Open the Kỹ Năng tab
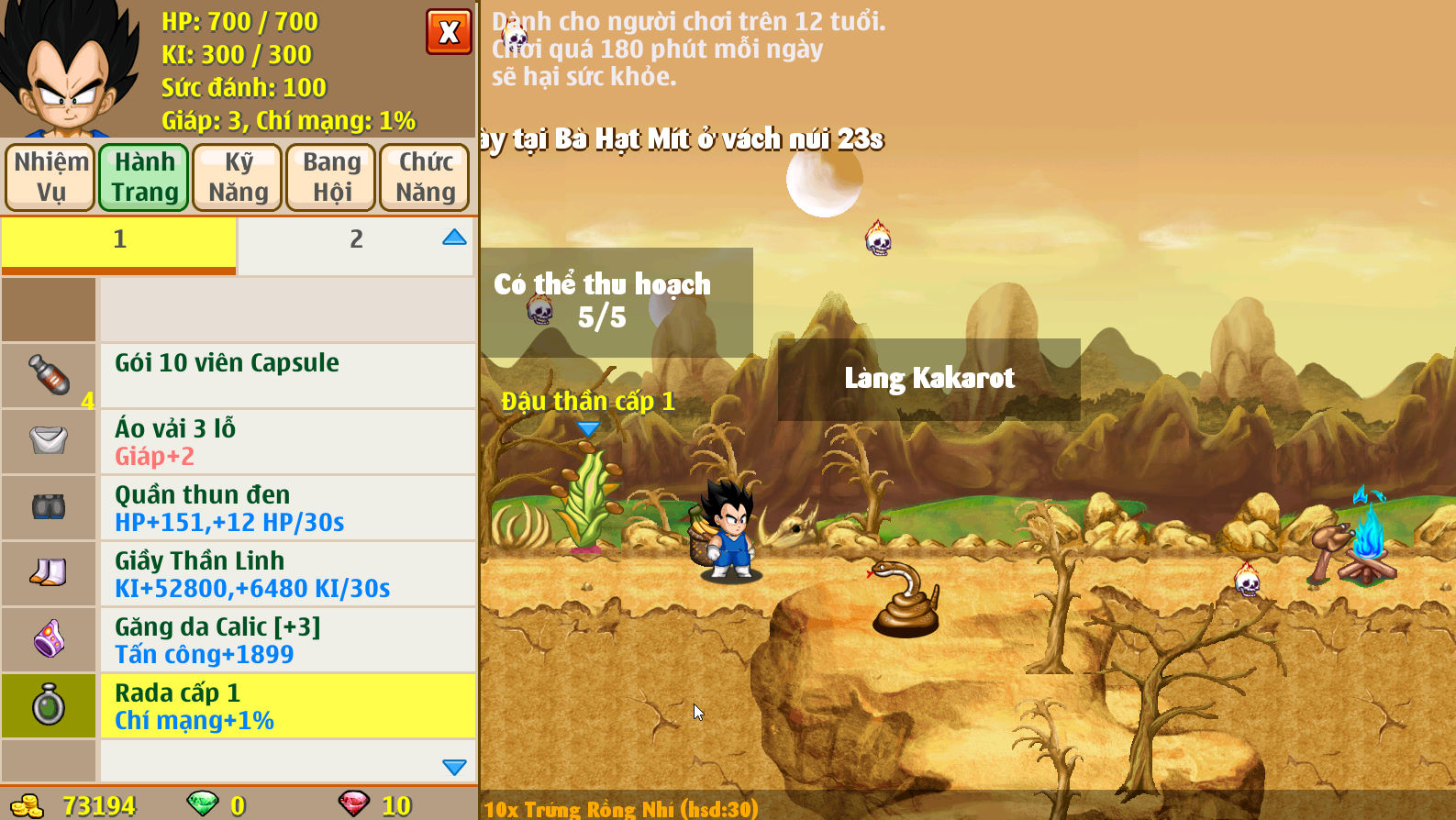1456x820 pixels. coord(237,176)
